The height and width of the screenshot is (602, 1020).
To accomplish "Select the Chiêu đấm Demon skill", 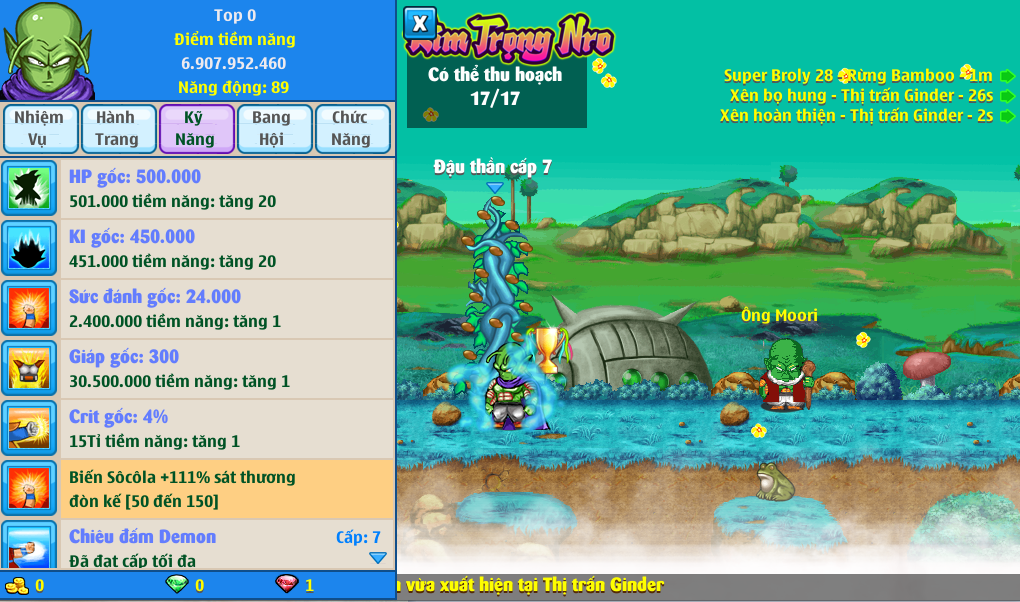I will 198,545.
